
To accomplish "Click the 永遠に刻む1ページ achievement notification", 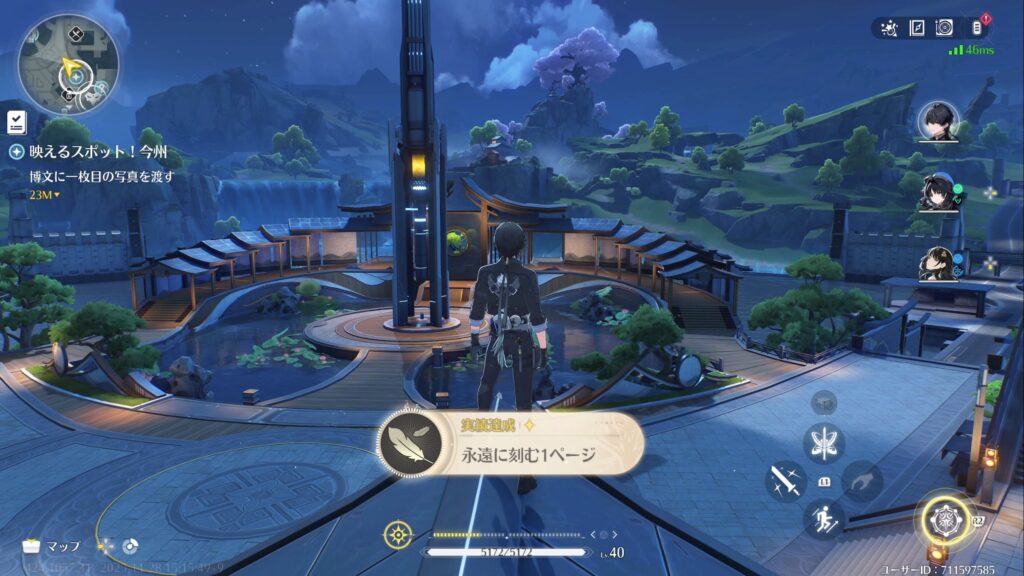I will point(512,445).
